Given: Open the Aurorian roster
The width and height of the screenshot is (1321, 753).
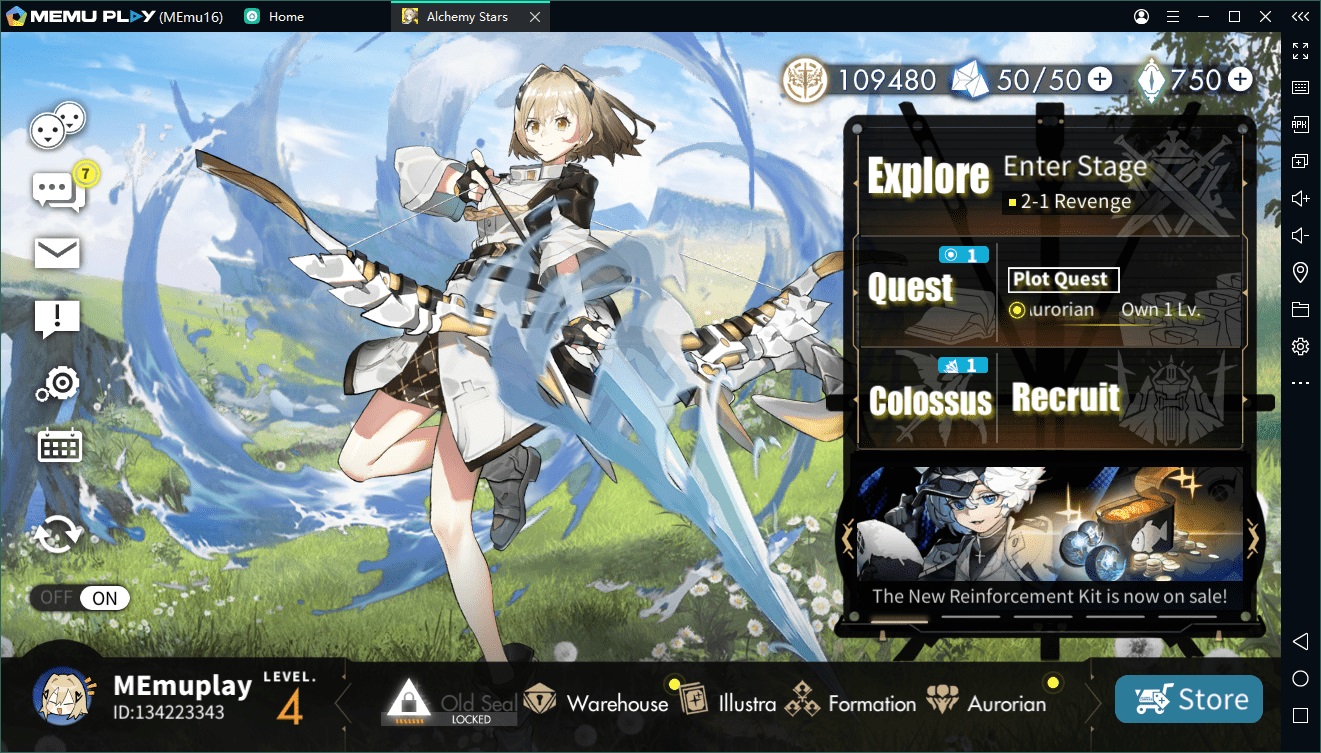Looking at the screenshot, I should coord(987,703).
